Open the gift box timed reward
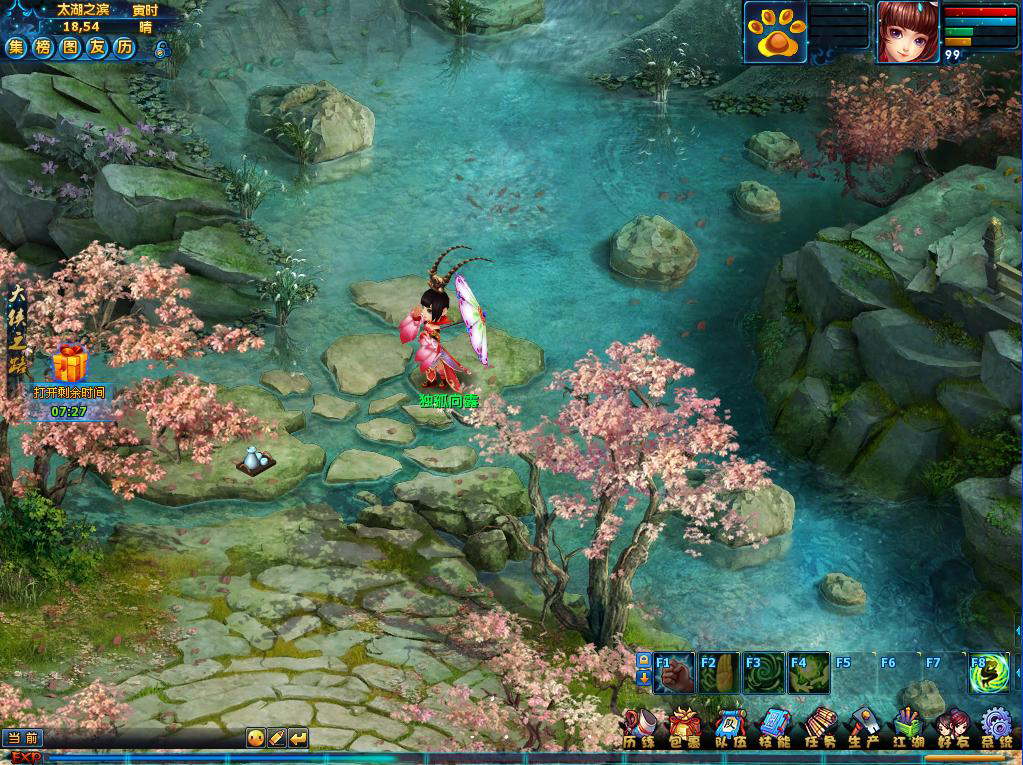The width and height of the screenshot is (1023, 765). pos(69,364)
